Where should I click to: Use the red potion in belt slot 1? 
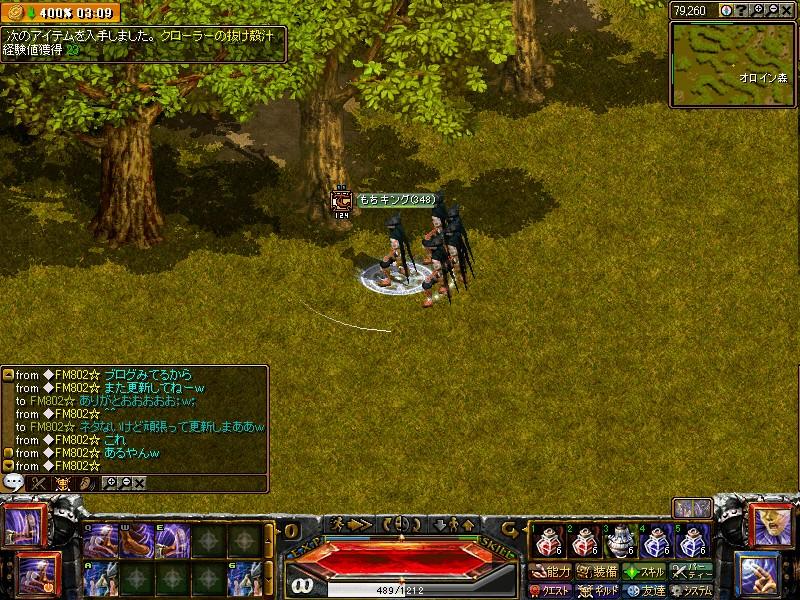click(x=546, y=541)
